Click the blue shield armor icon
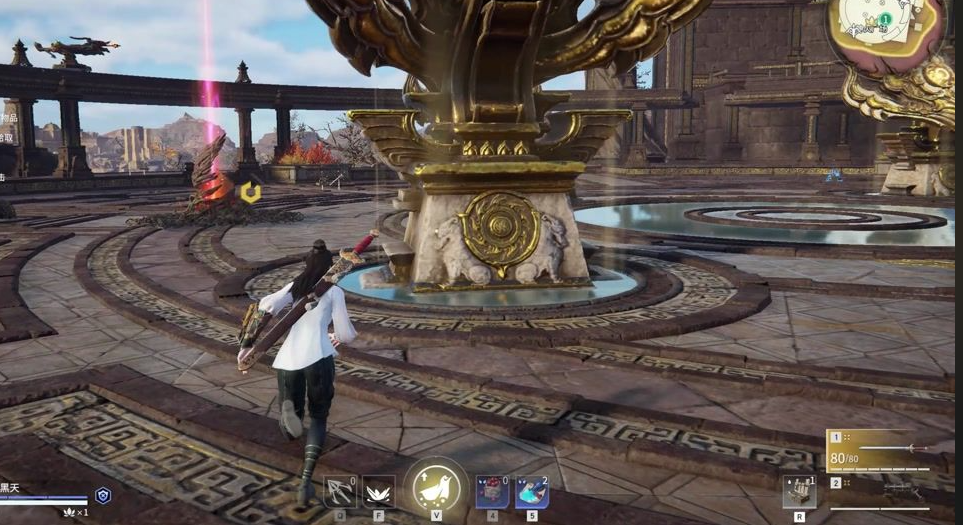Screen dimensions: 963x525 pos(103,495)
